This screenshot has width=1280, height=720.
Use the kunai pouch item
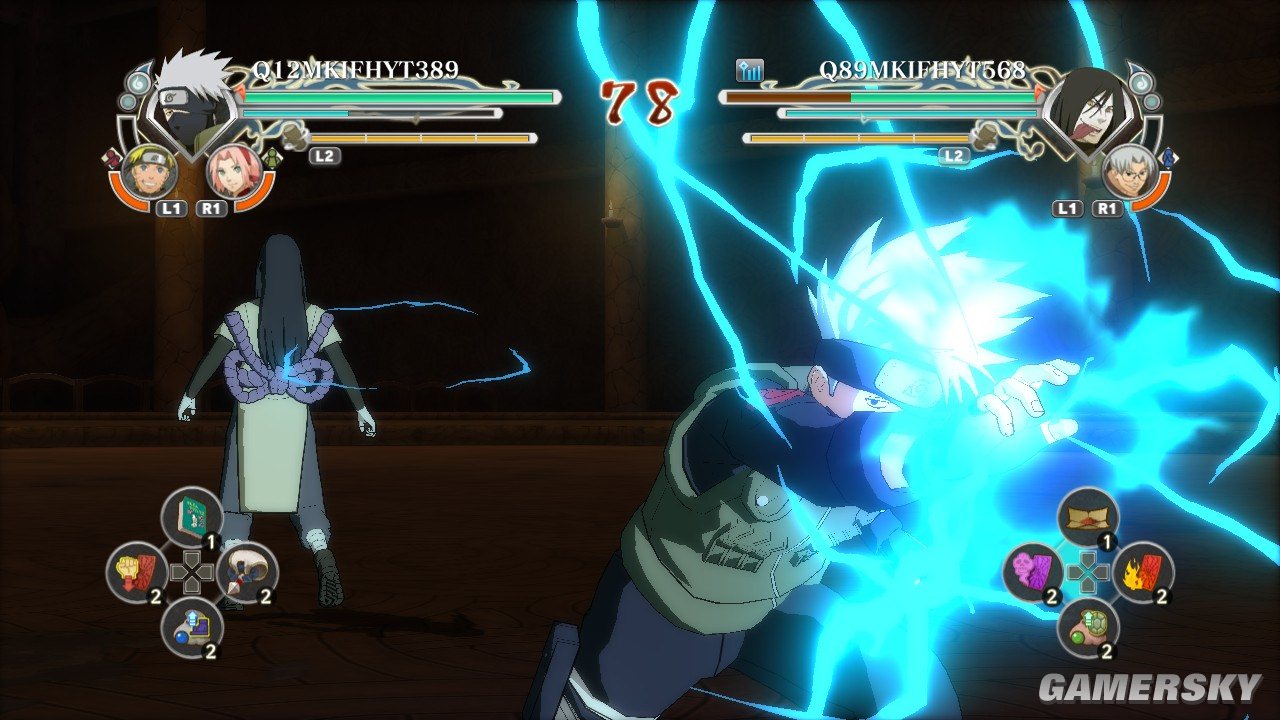(246, 572)
